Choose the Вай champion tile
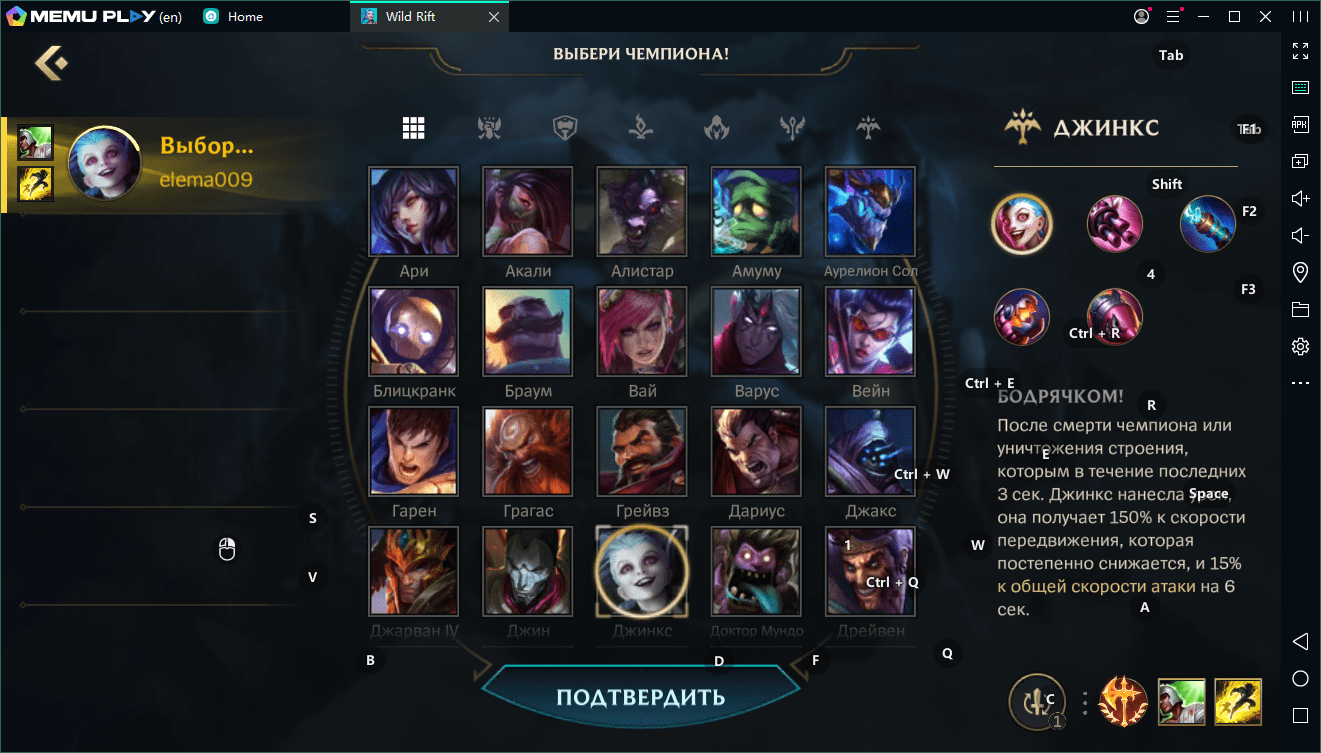 click(x=642, y=331)
